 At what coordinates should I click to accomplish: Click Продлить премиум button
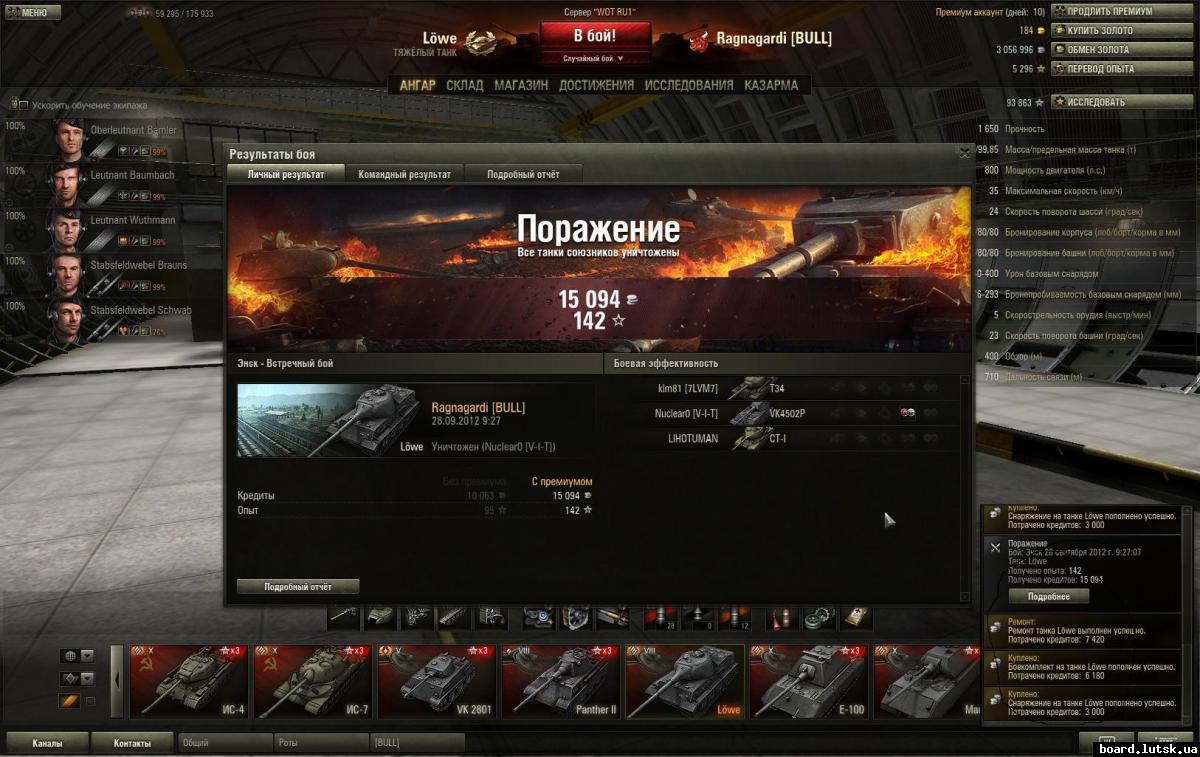[1108, 12]
